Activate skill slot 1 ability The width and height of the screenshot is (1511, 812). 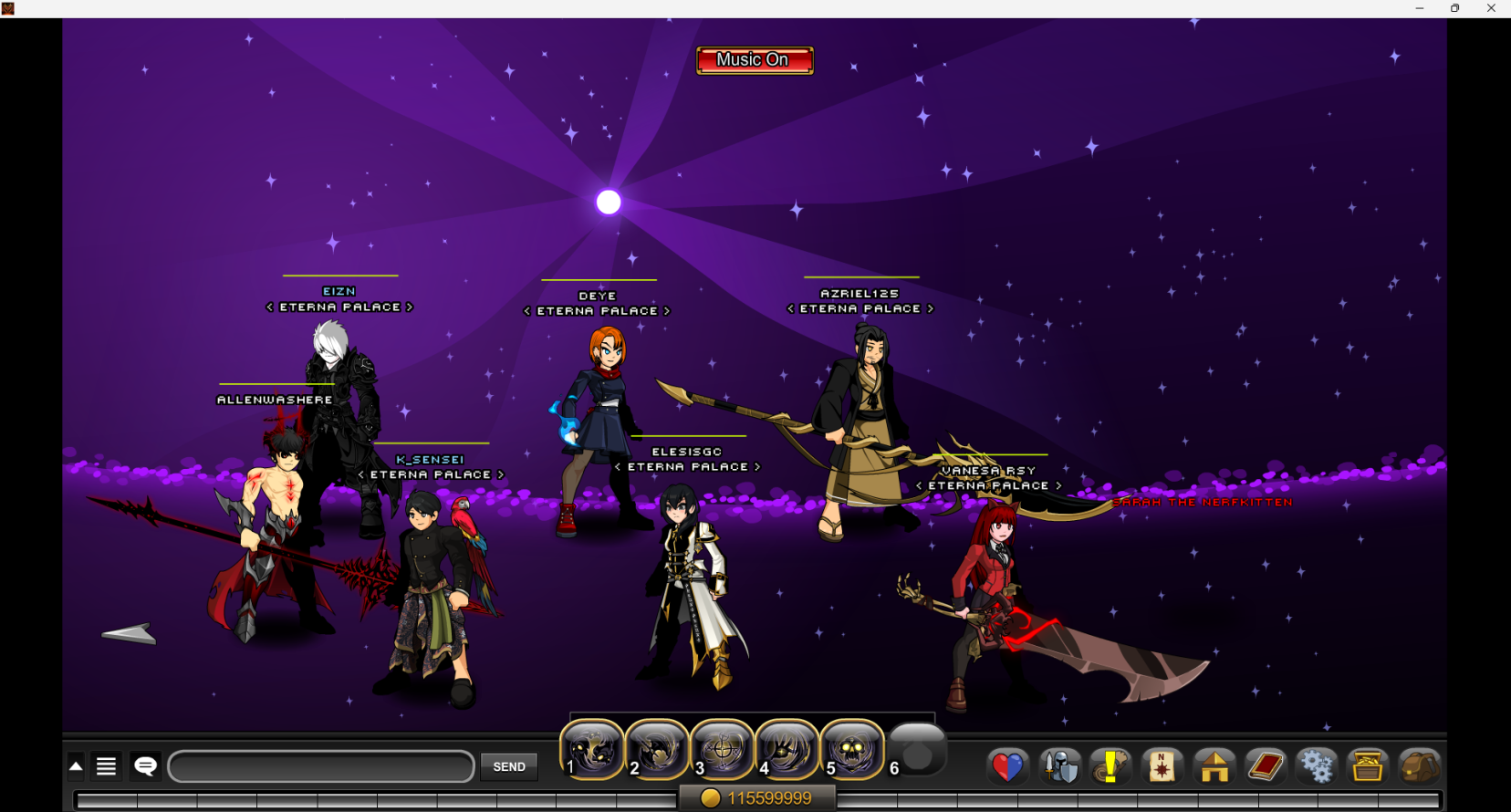592,750
